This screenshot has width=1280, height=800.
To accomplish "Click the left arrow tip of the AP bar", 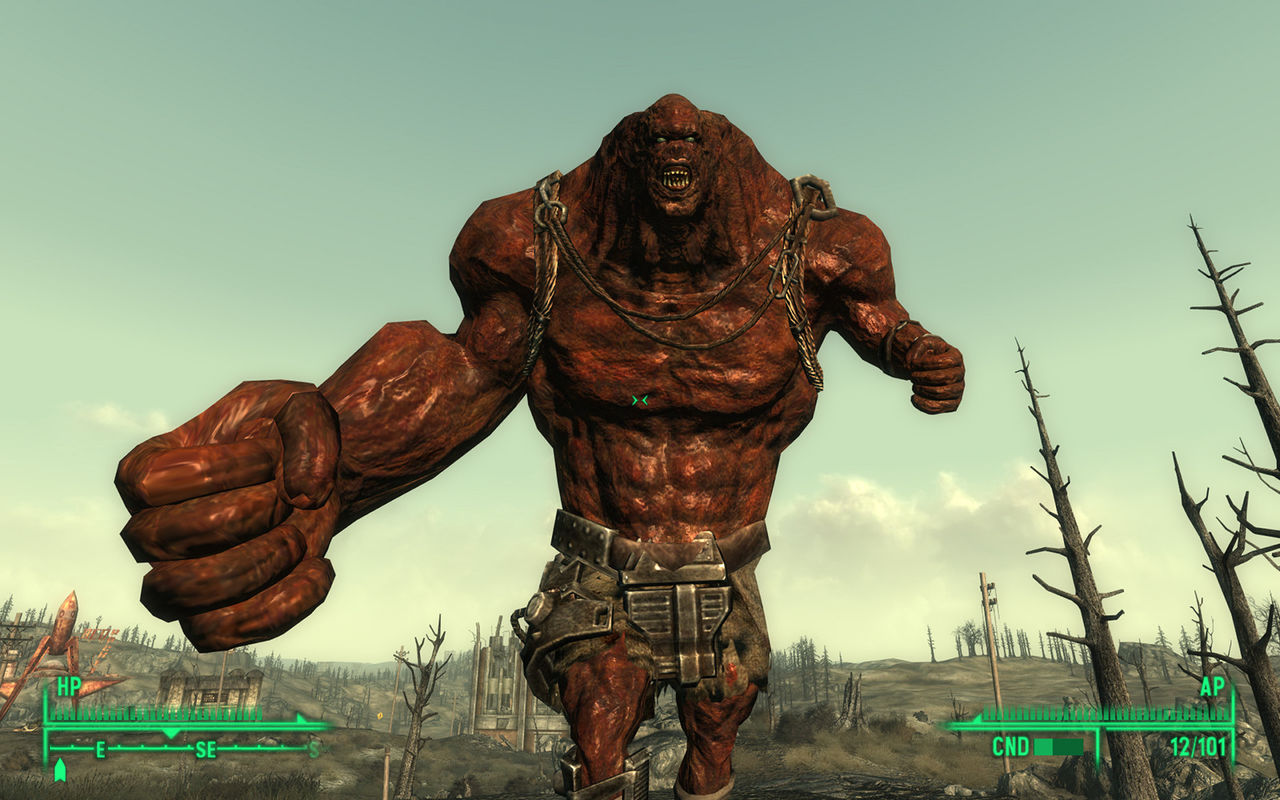I will click(978, 720).
